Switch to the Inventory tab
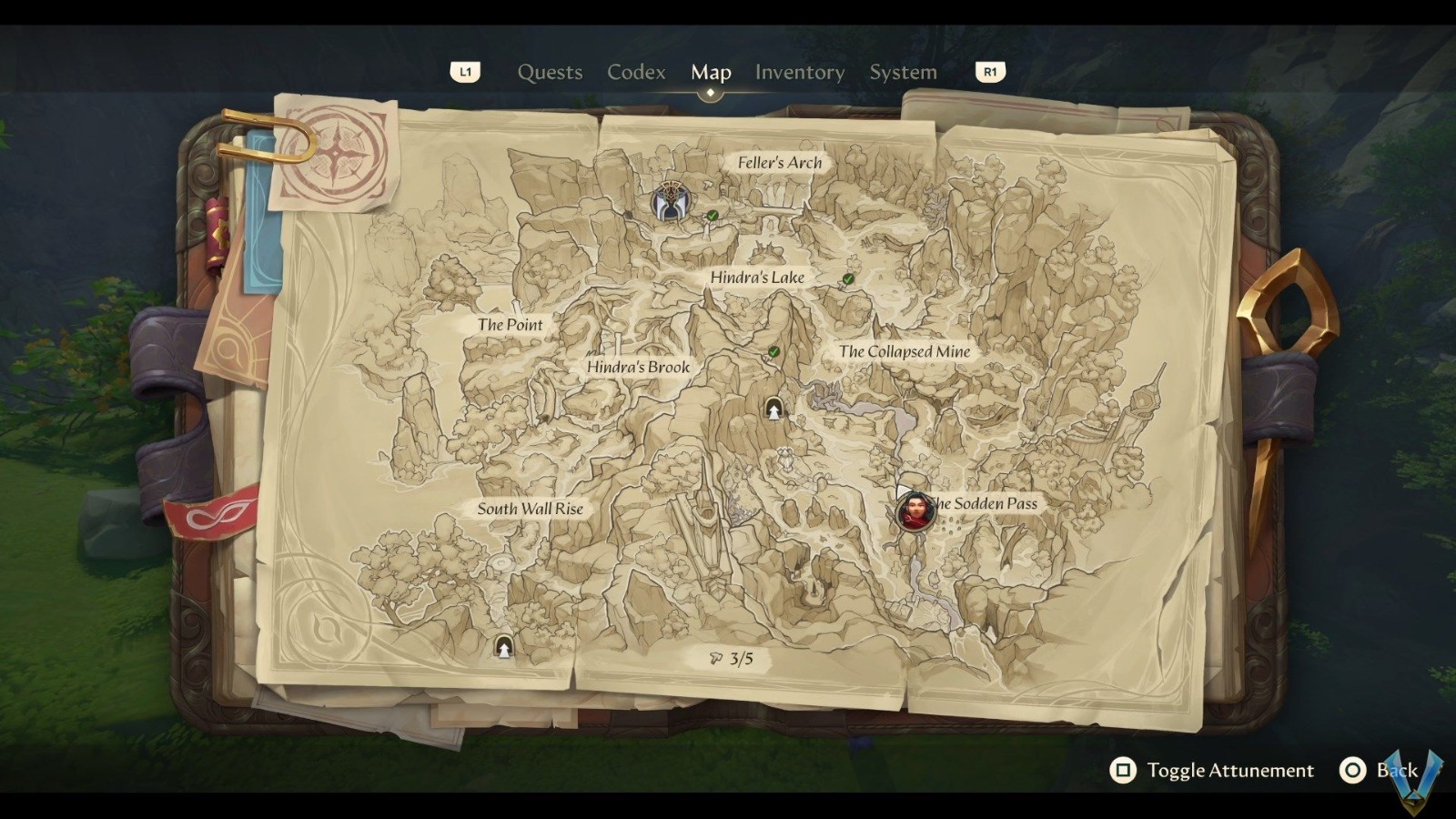Image resolution: width=1456 pixels, height=819 pixels. [800, 72]
